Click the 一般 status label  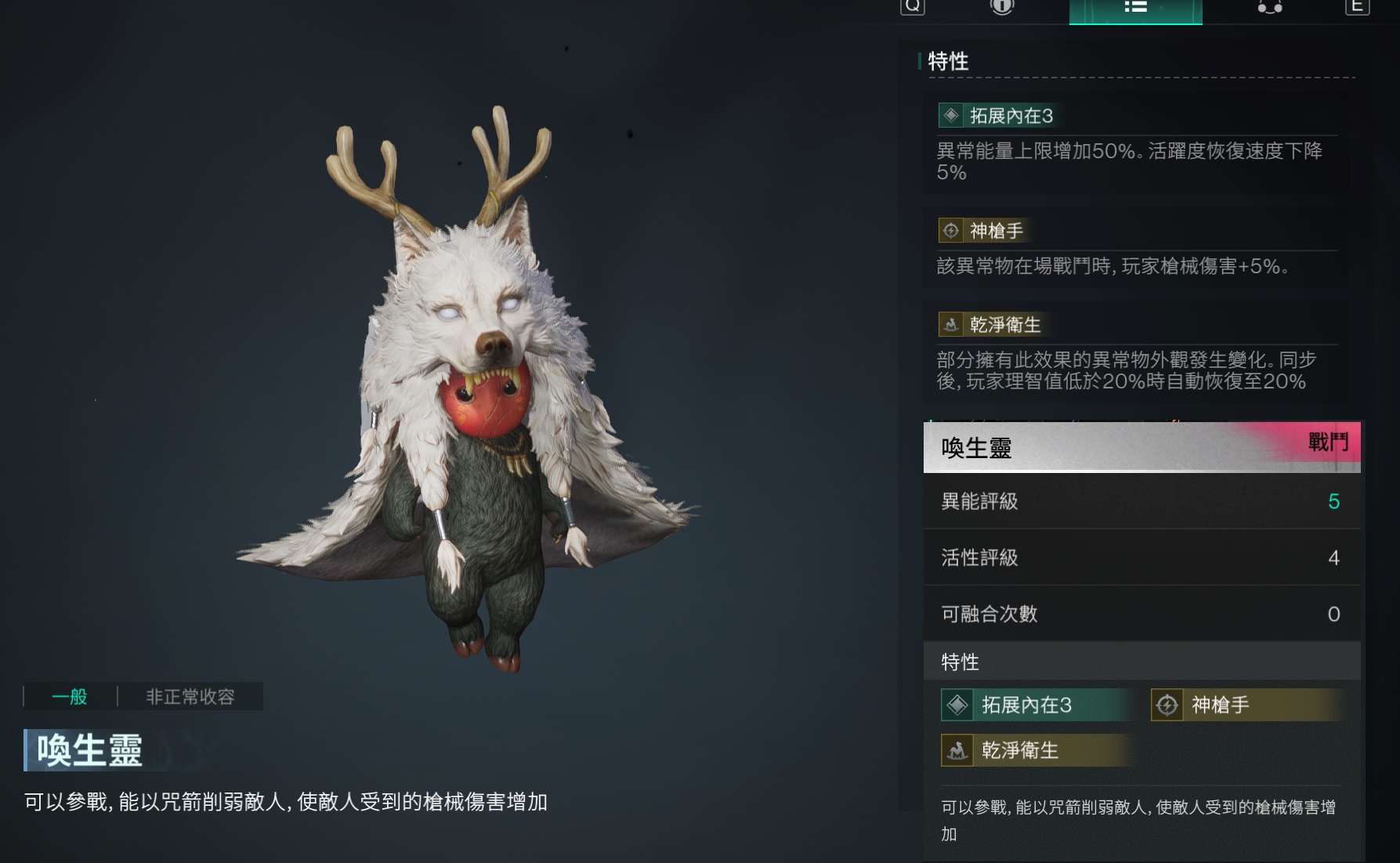(x=70, y=696)
